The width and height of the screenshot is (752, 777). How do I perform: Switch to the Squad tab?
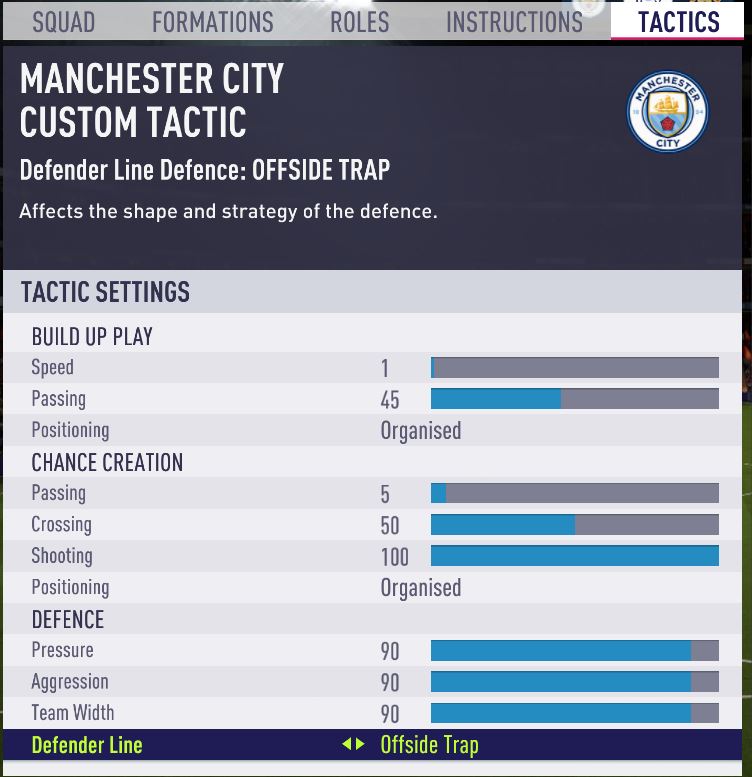coord(63,21)
